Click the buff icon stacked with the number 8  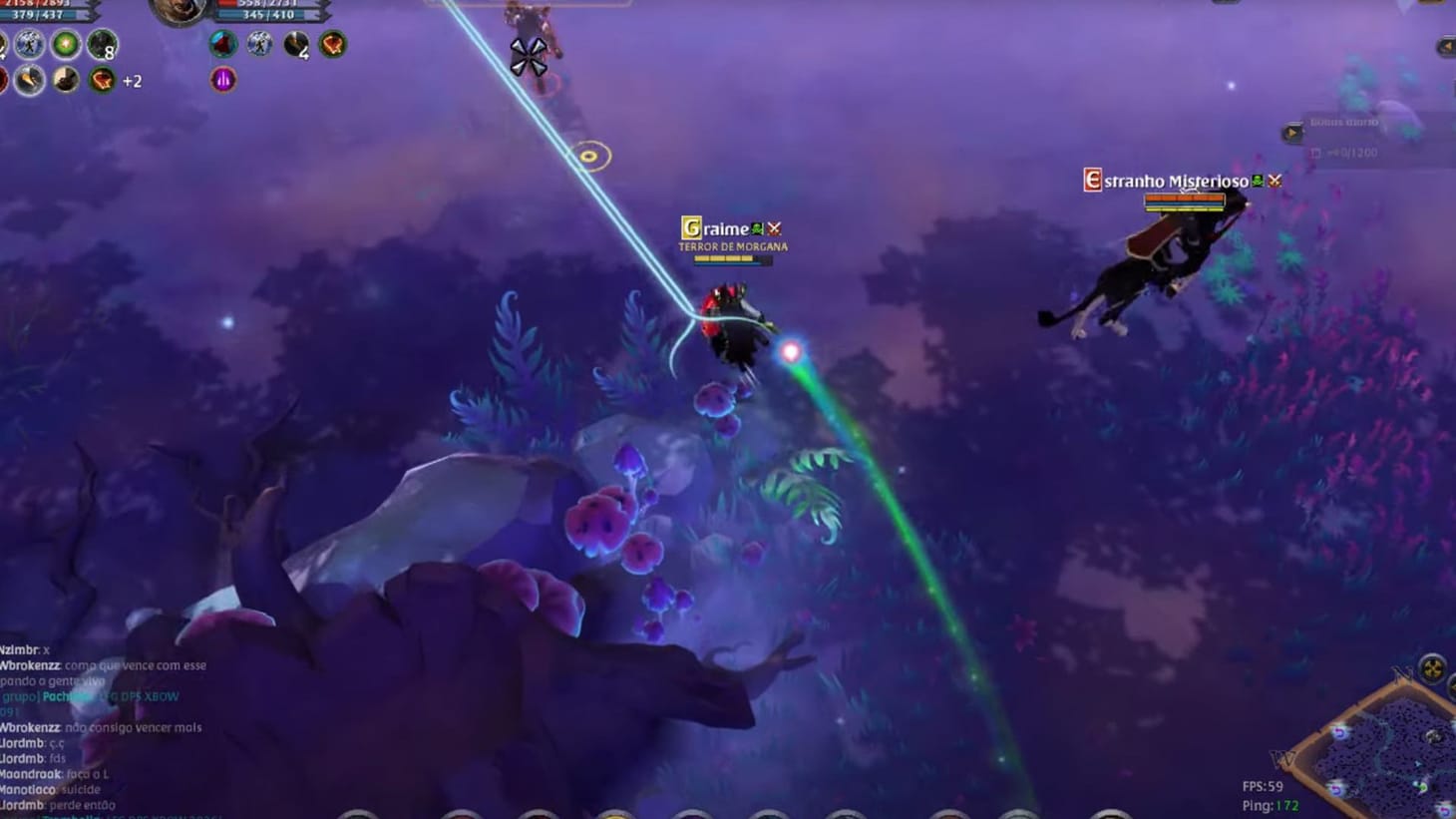tap(101, 46)
